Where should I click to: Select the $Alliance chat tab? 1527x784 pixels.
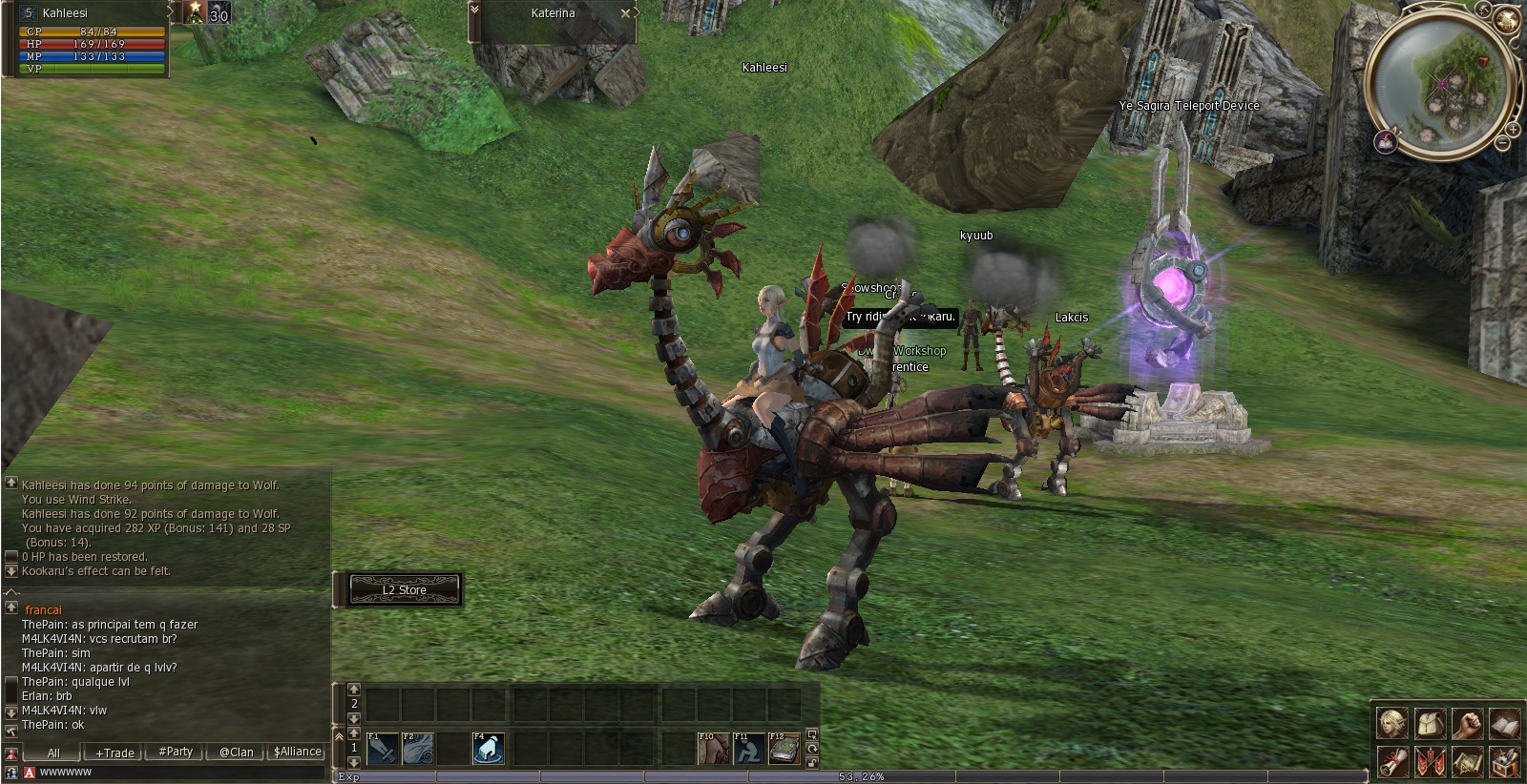297,752
